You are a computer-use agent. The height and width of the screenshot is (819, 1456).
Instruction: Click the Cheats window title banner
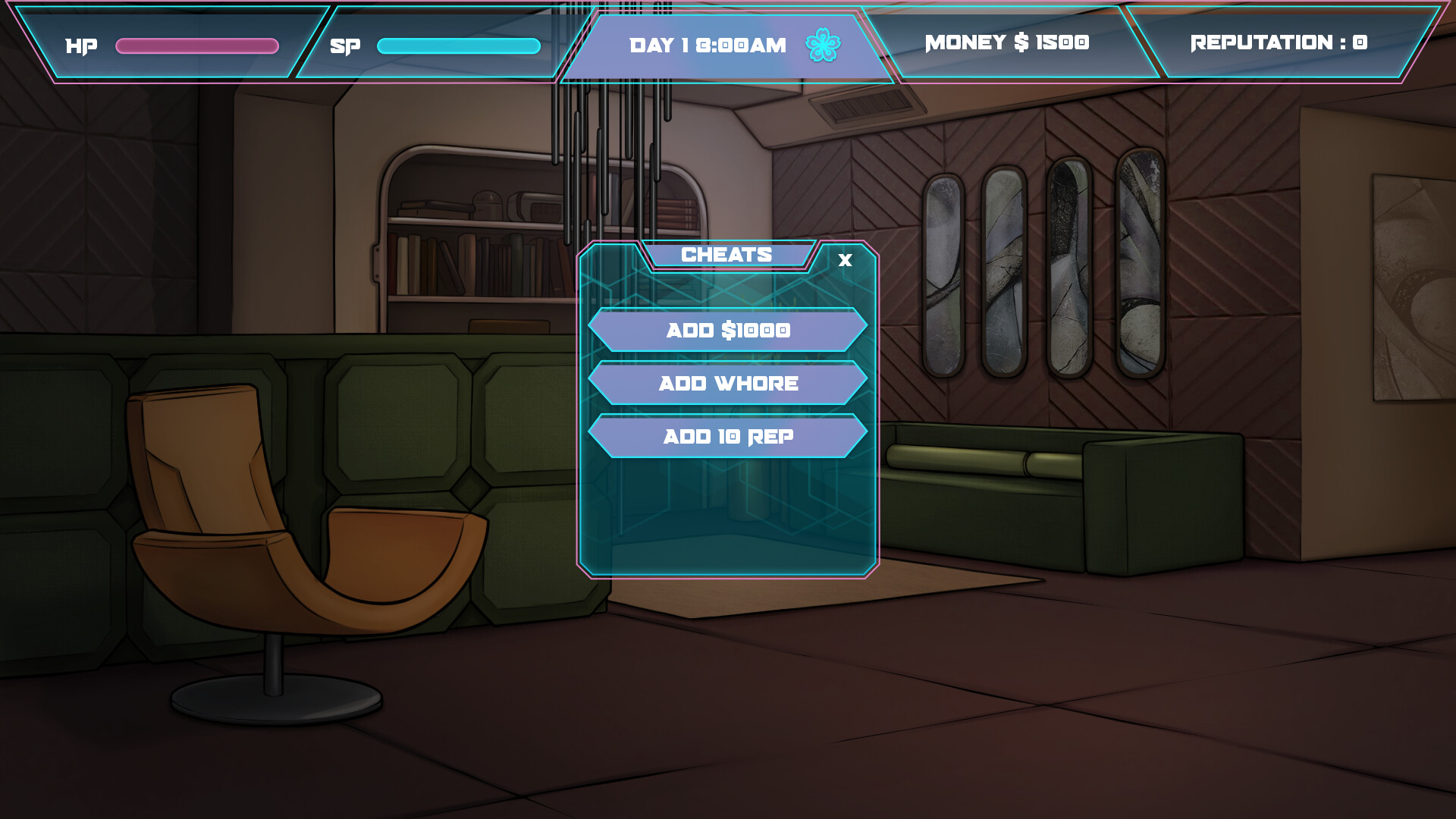pos(726,254)
